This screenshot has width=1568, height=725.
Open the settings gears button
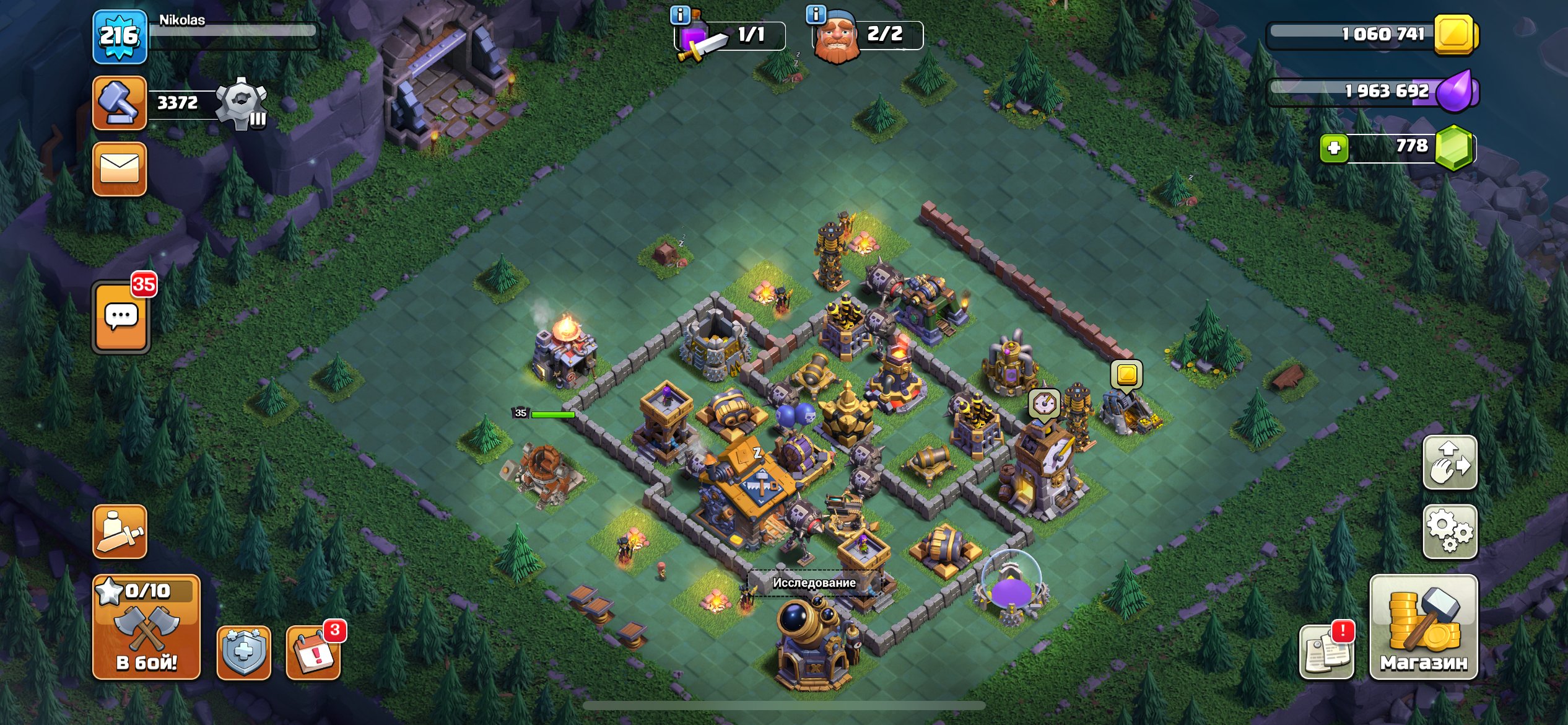(x=1449, y=532)
